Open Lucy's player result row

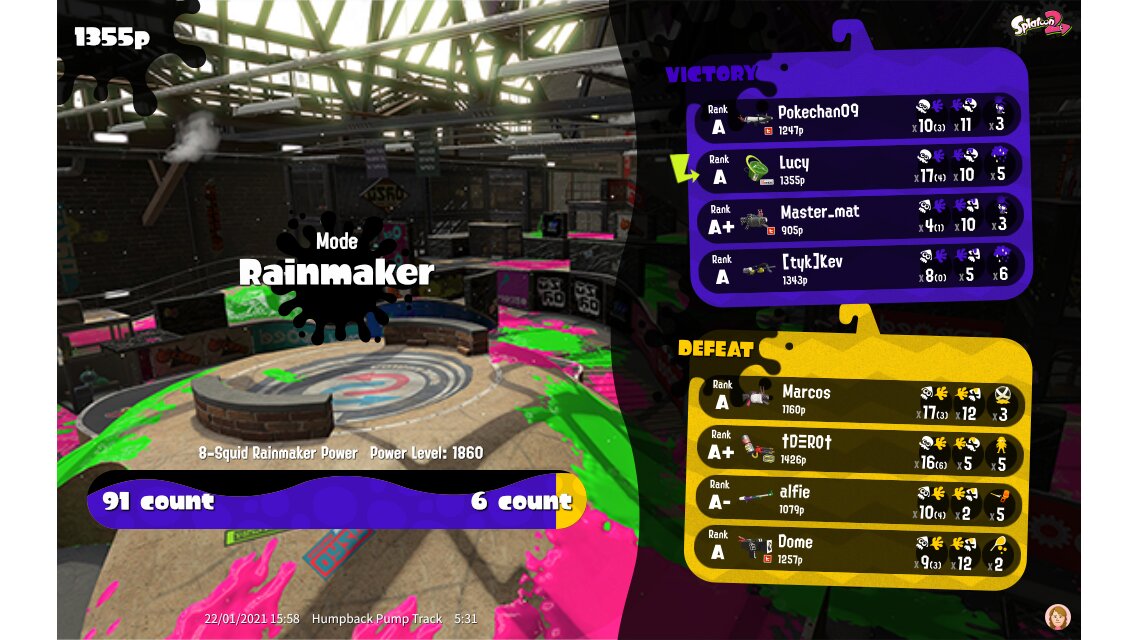click(x=860, y=168)
